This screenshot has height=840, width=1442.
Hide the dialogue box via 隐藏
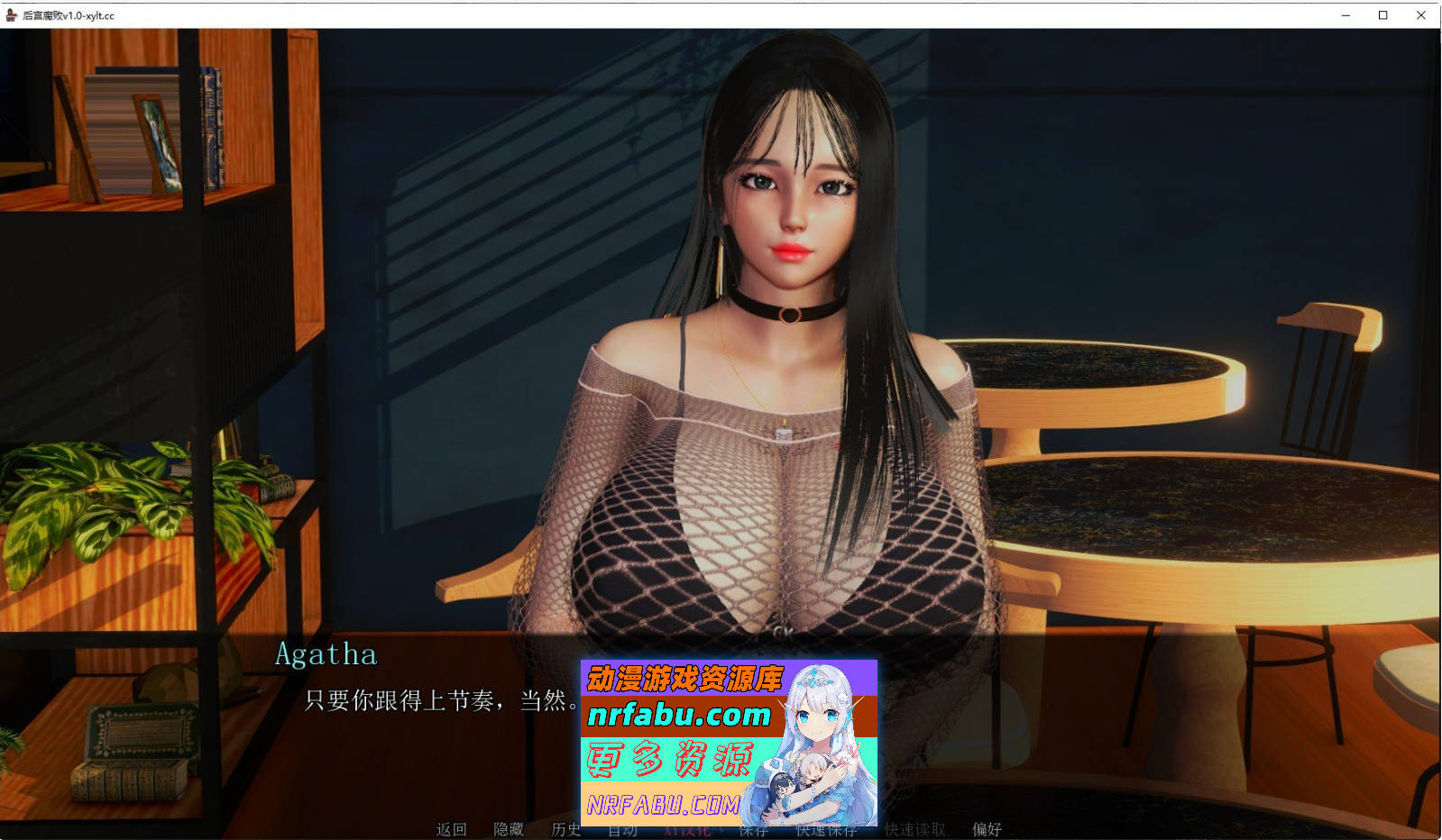click(510, 830)
